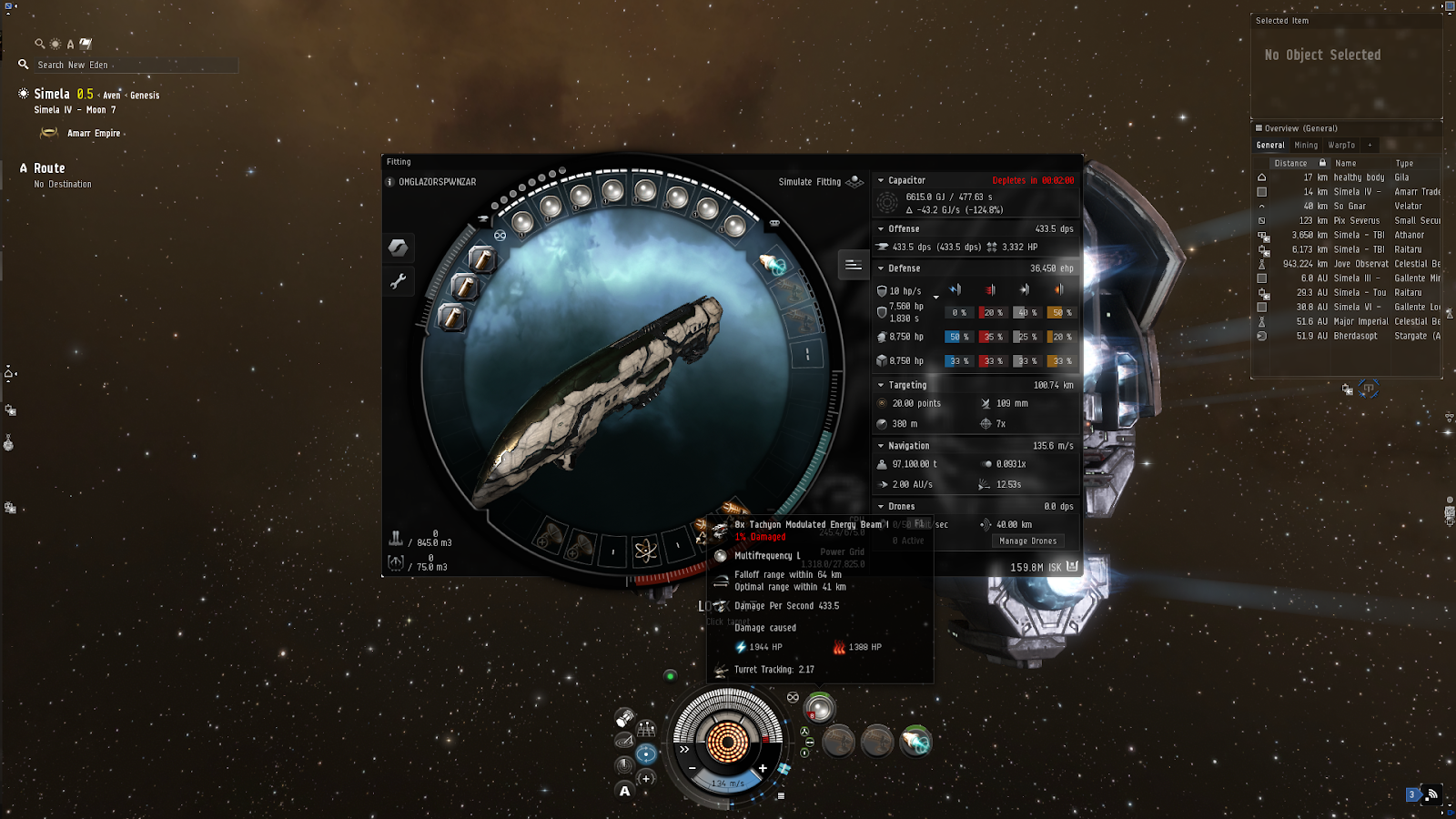The width and height of the screenshot is (1456, 819).
Task: Open the hexagon fitting browser icon
Action: (399, 248)
